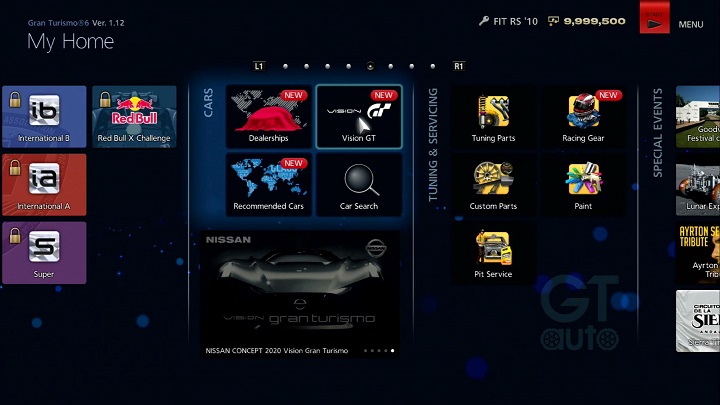The image size is (720, 405).
Task: Choose the Super license tile
Action: (44, 252)
